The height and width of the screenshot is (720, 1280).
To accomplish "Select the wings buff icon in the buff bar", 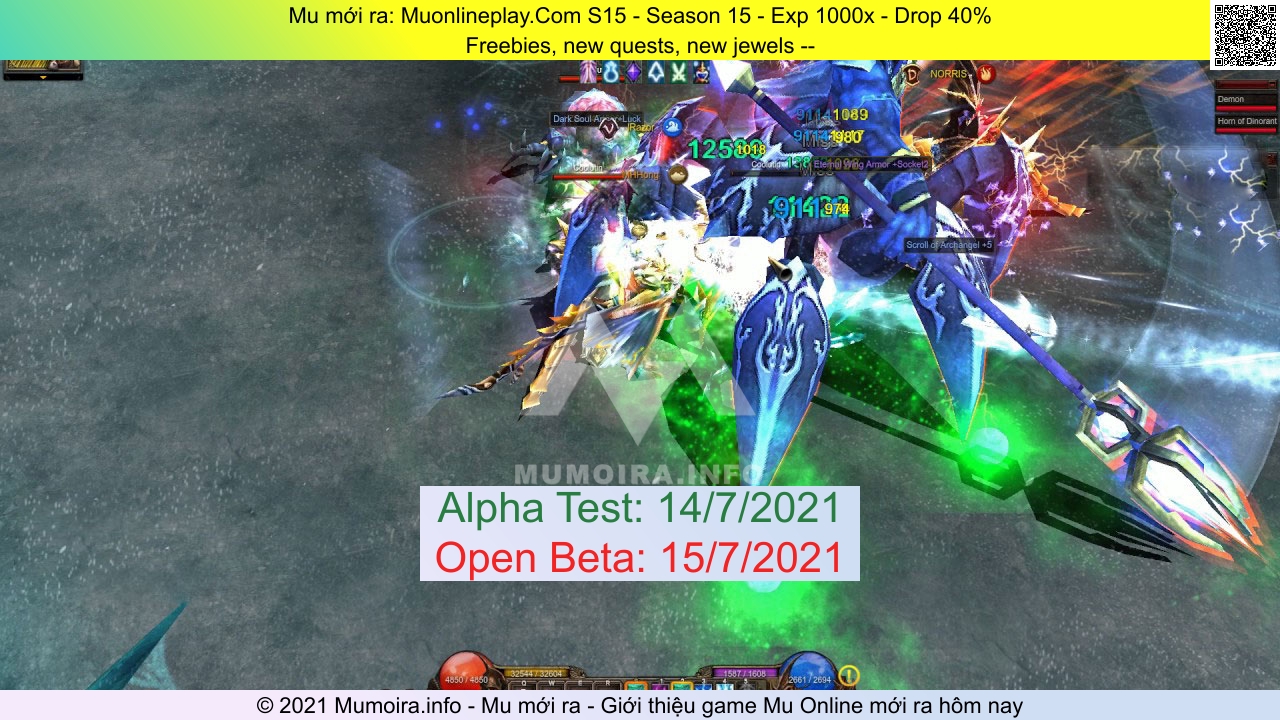I will [x=587, y=71].
